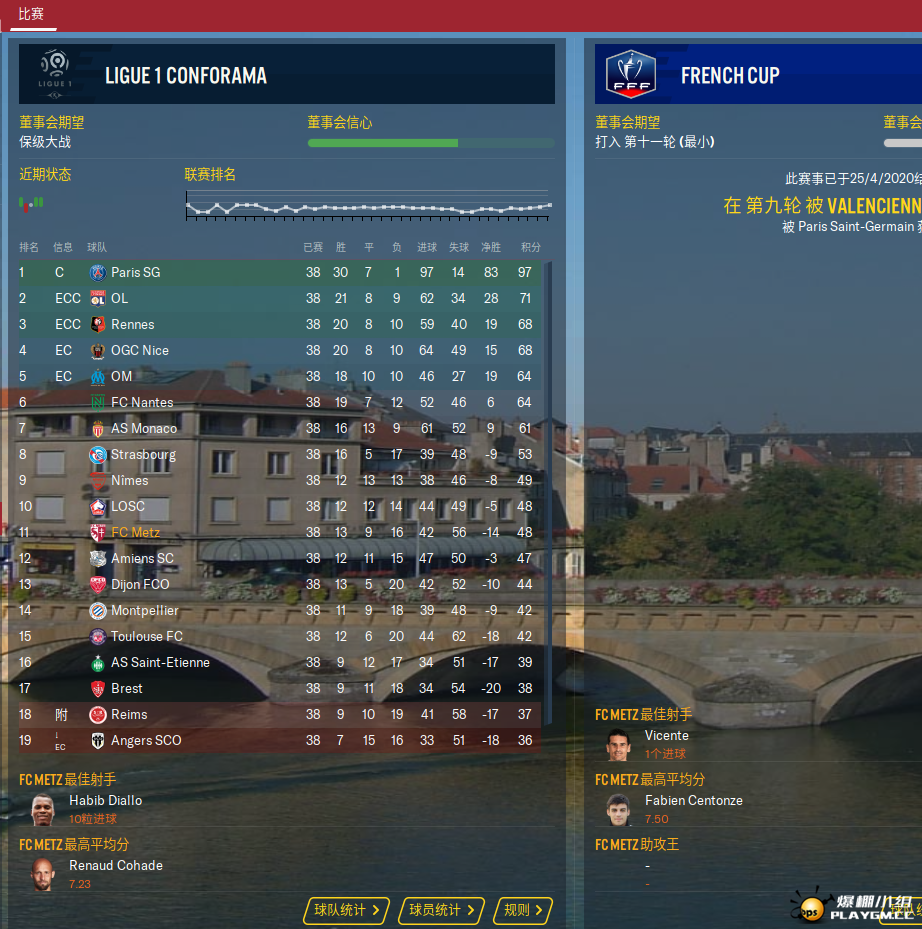Switch to the 比赛 tab

click(31, 14)
